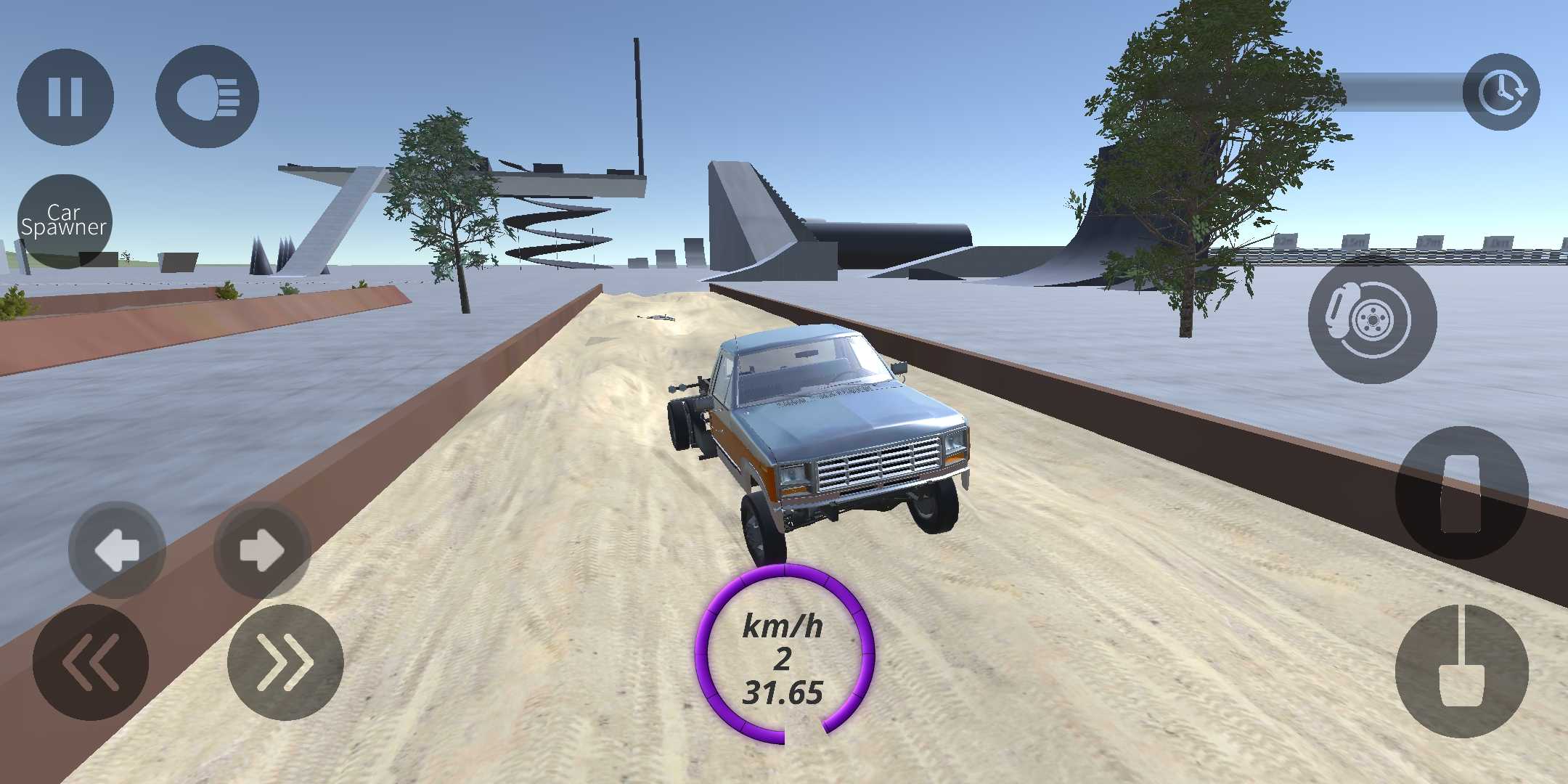Viewport: 1568px width, 784px height.
Task: Steer right with the right arrow
Action: [x=262, y=550]
